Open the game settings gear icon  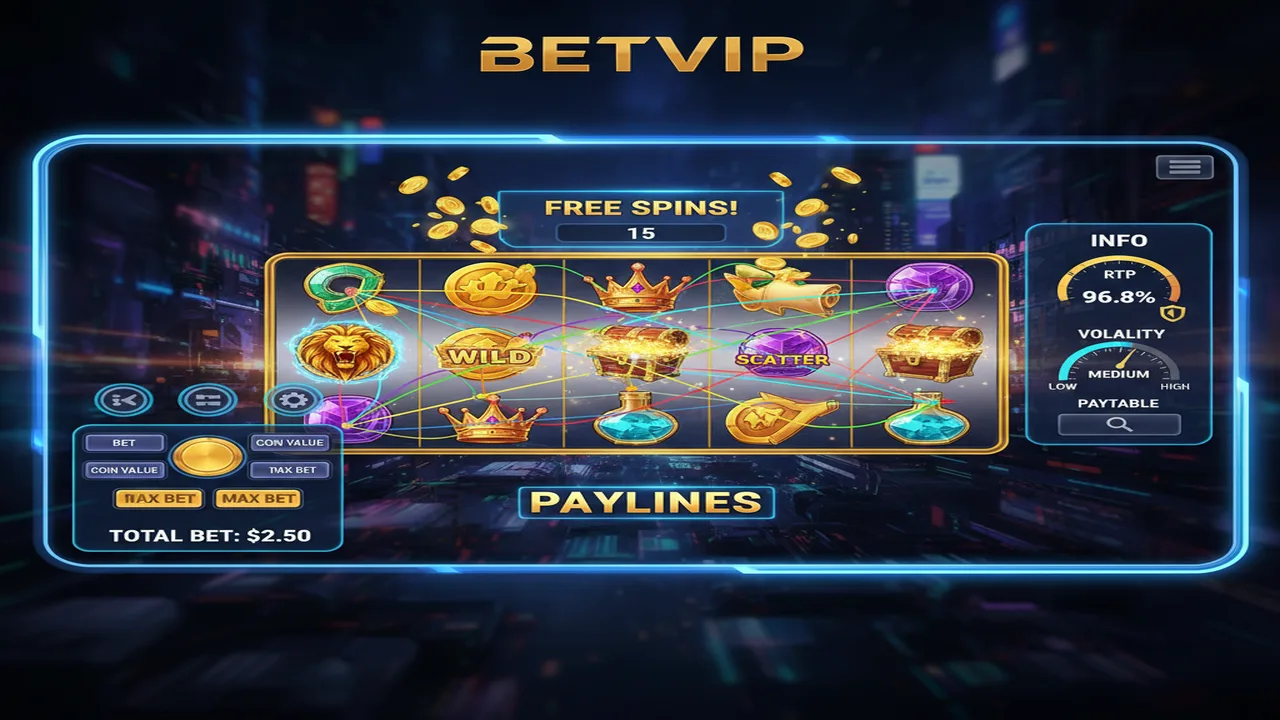(x=293, y=398)
